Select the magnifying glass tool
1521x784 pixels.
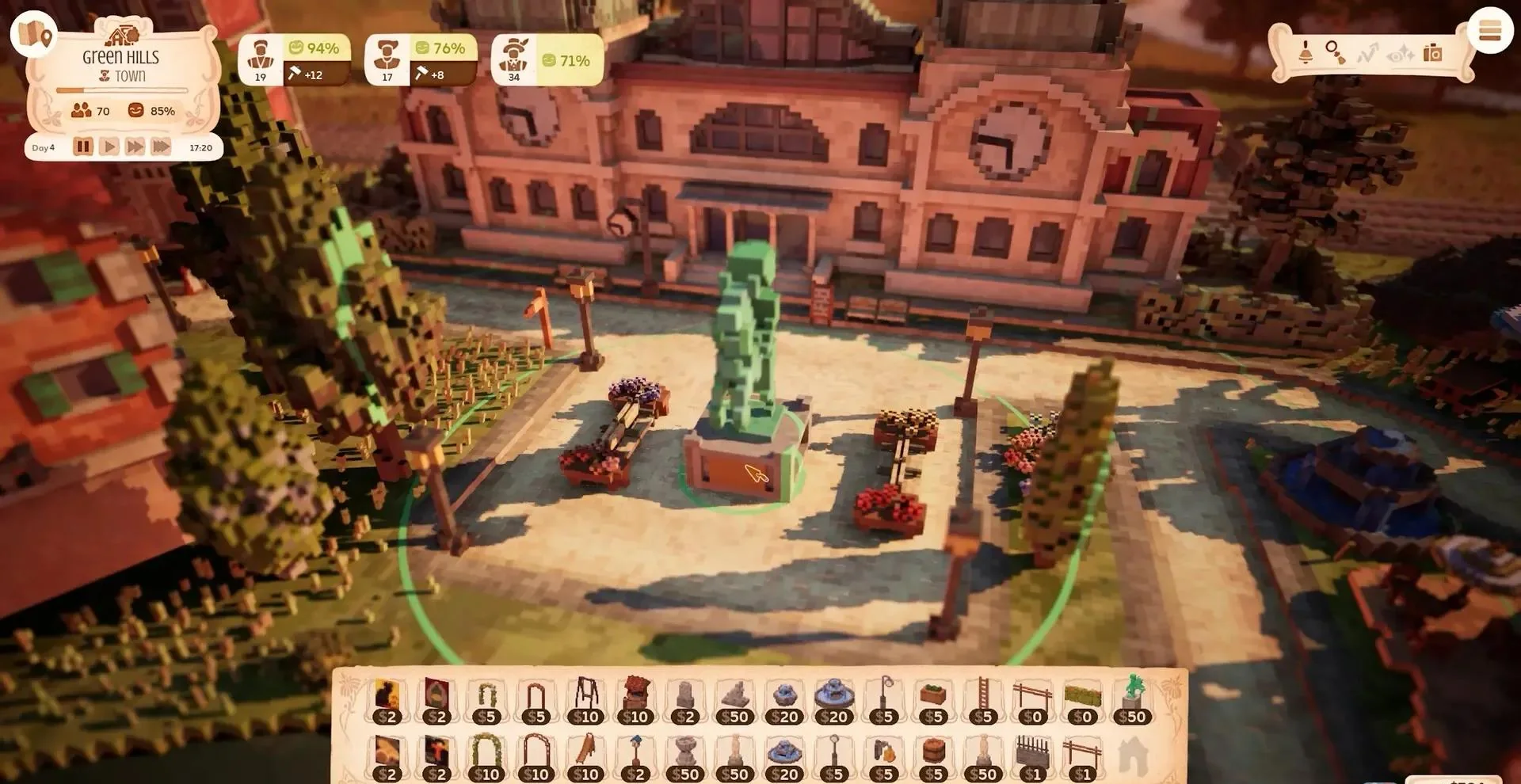tap(1335, 53)
